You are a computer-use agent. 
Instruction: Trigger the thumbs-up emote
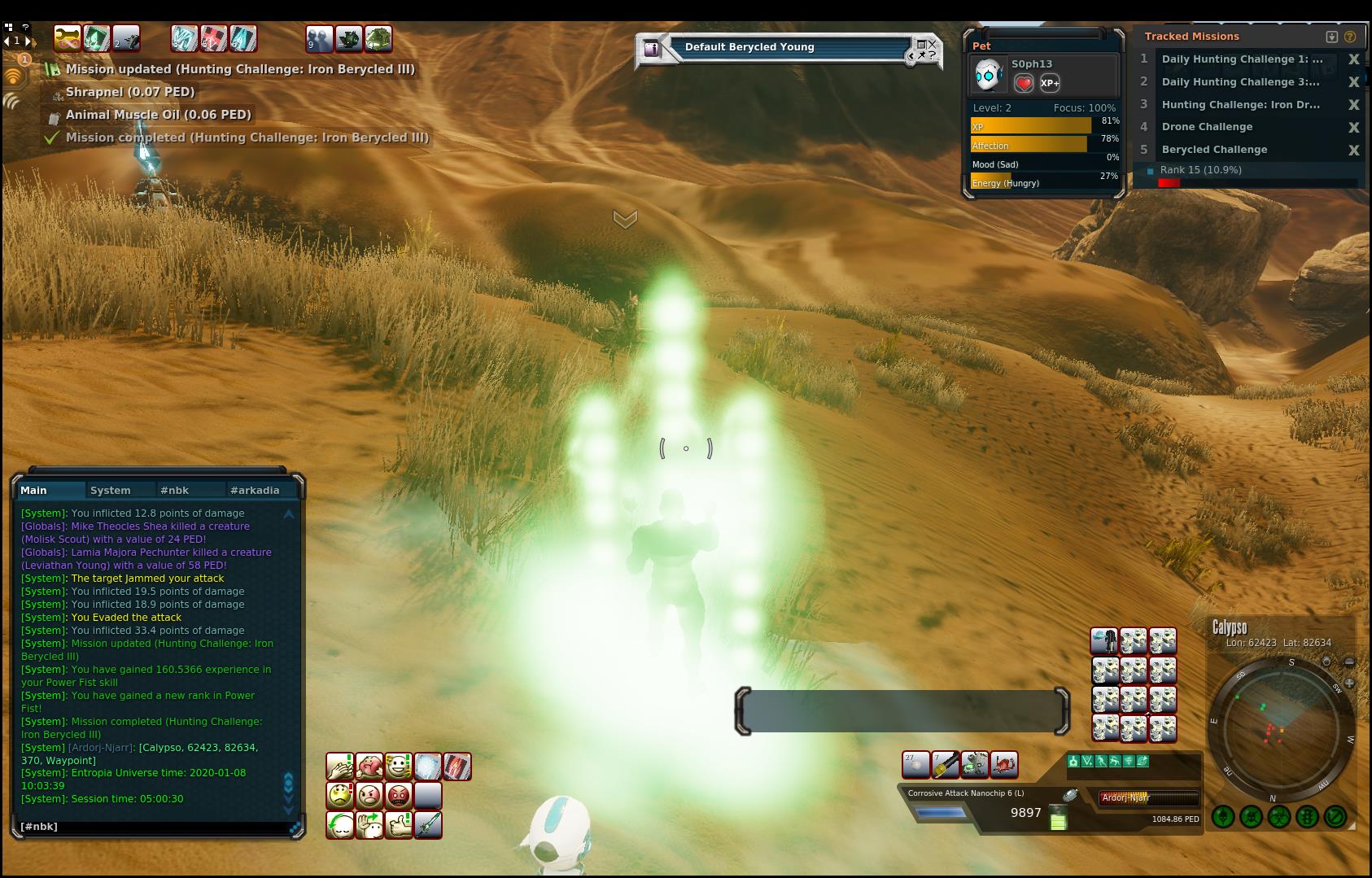[399, 824]
